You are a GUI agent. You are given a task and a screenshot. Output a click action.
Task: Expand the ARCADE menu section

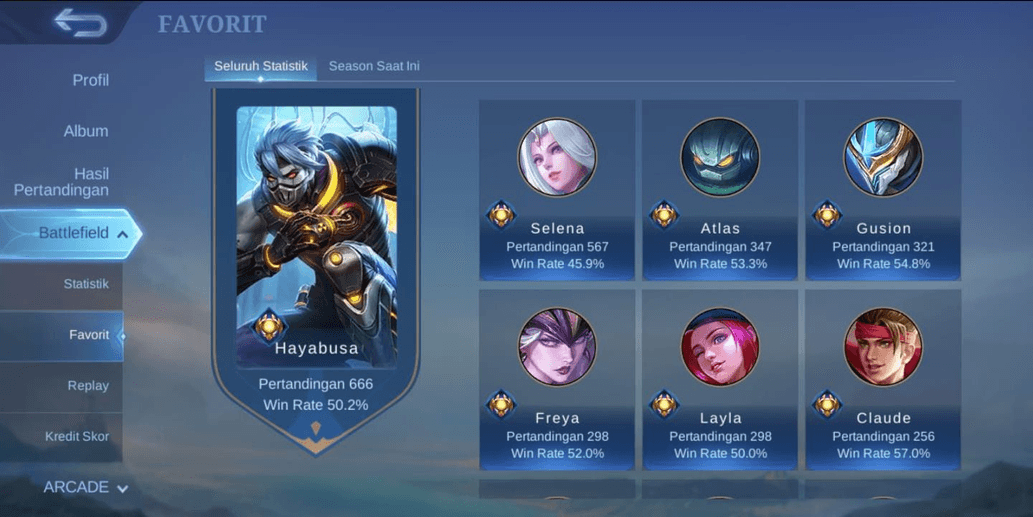click(85, 488)
